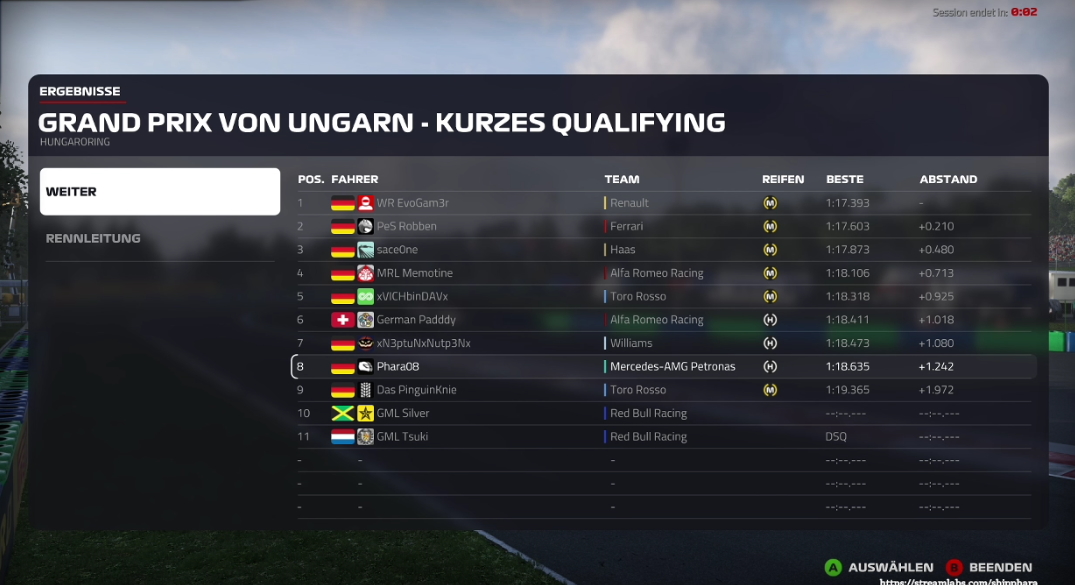Select Das PinguinKnie's result row
Viewport: 1075px width, 585px height.
[416, 390]
